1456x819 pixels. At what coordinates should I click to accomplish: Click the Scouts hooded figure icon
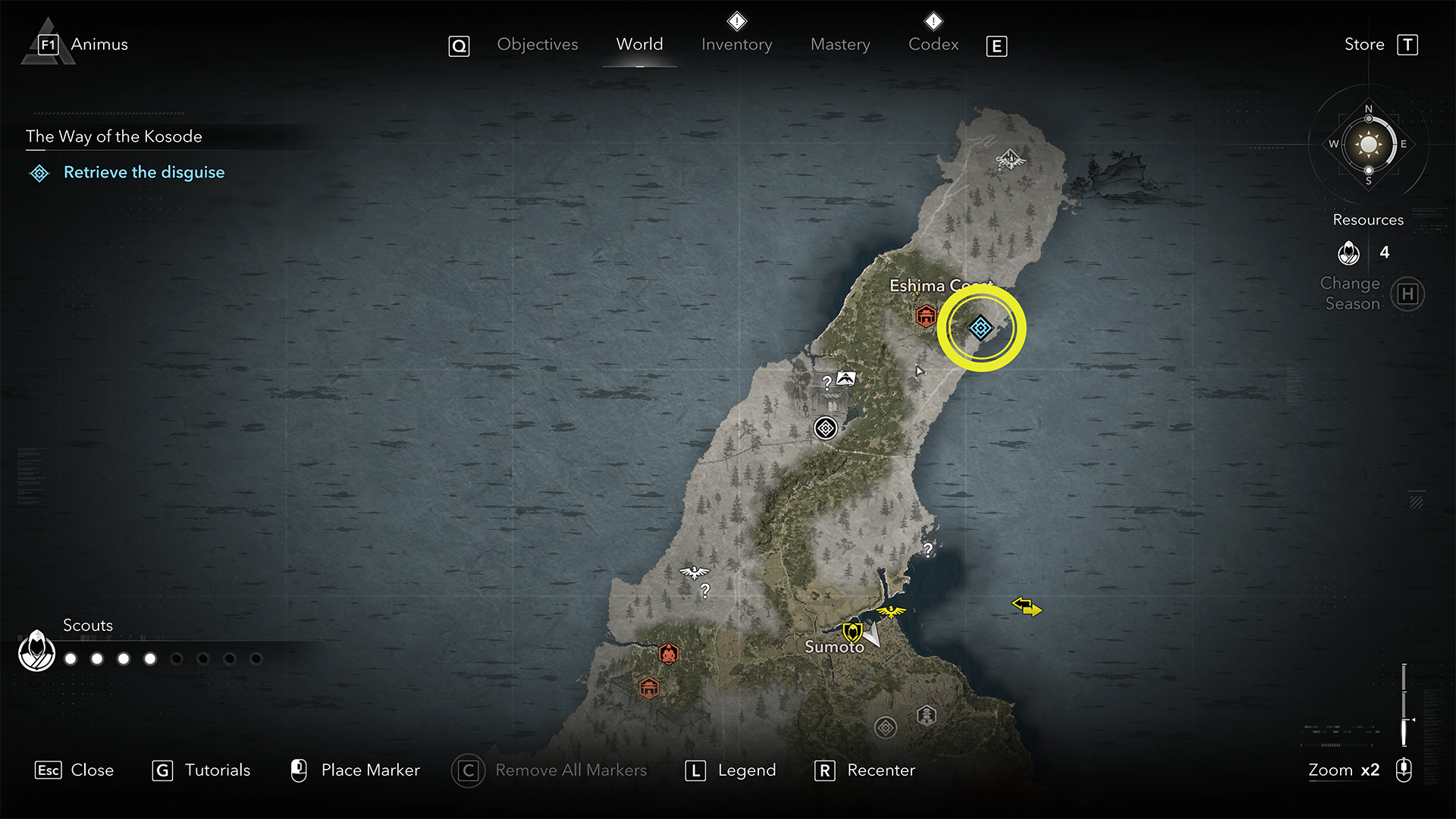tap(36, 651)
